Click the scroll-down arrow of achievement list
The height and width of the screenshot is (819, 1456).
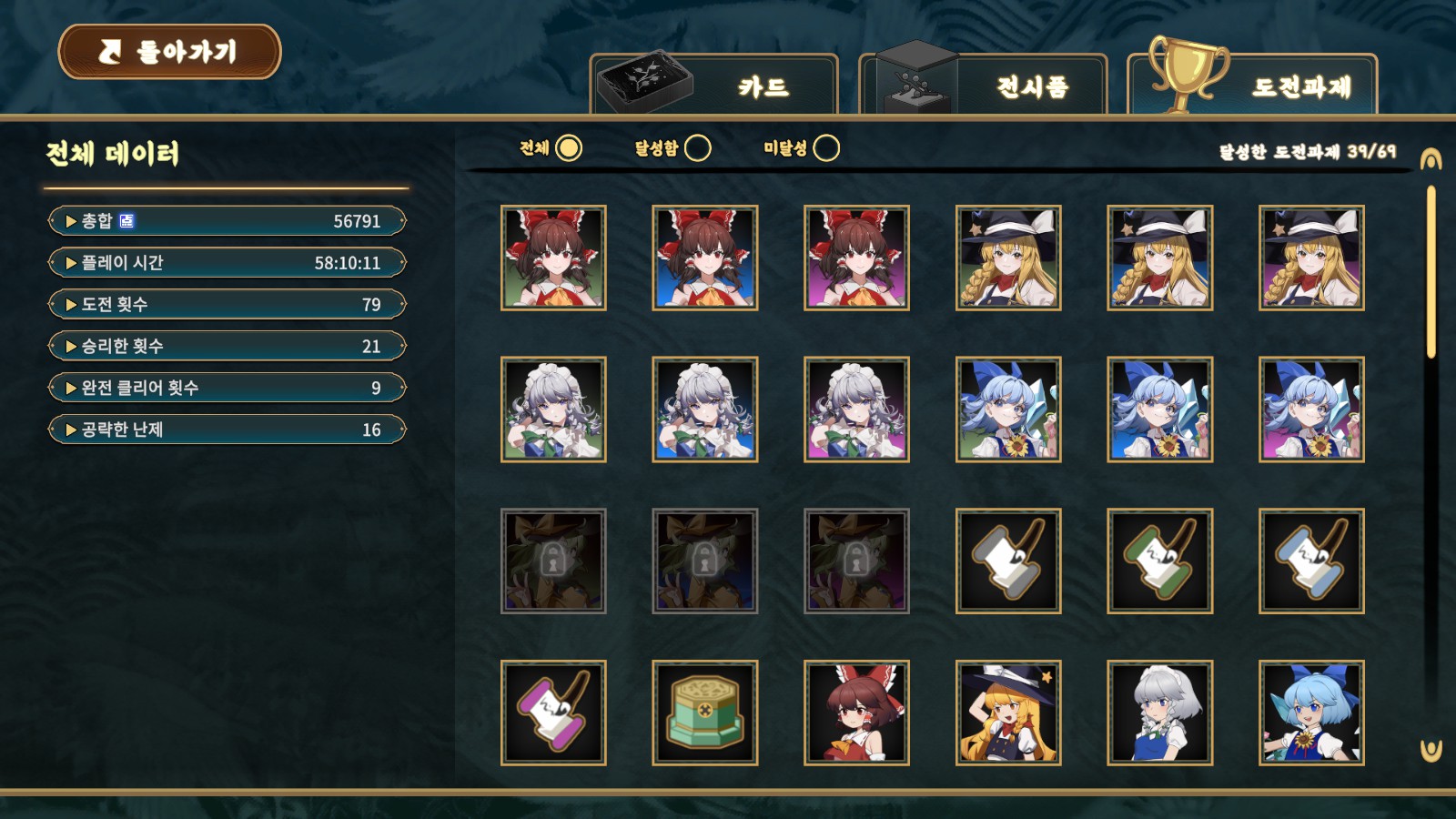tap(1431, 751)
